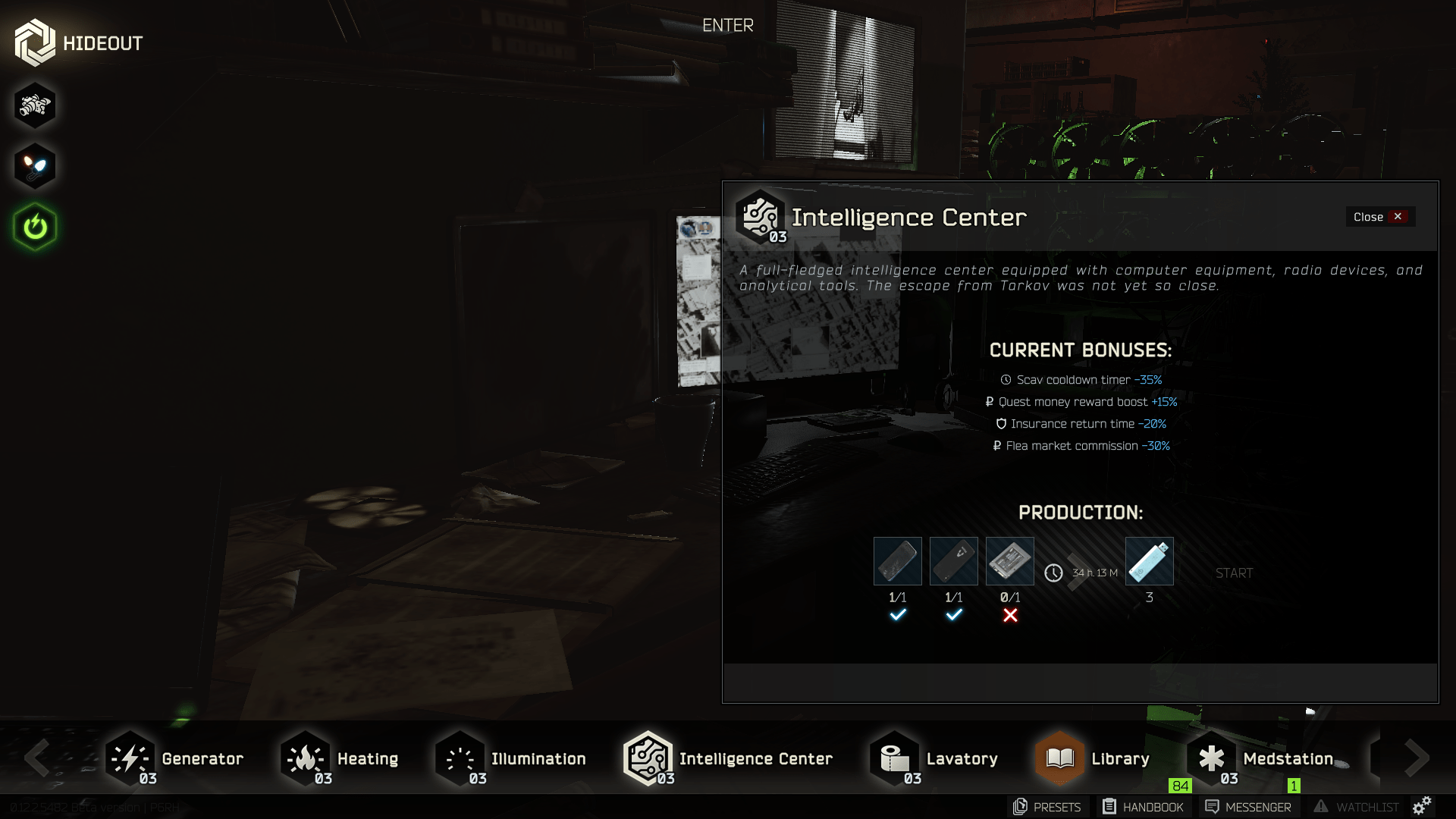Switch to the Presets tab

1046,807
